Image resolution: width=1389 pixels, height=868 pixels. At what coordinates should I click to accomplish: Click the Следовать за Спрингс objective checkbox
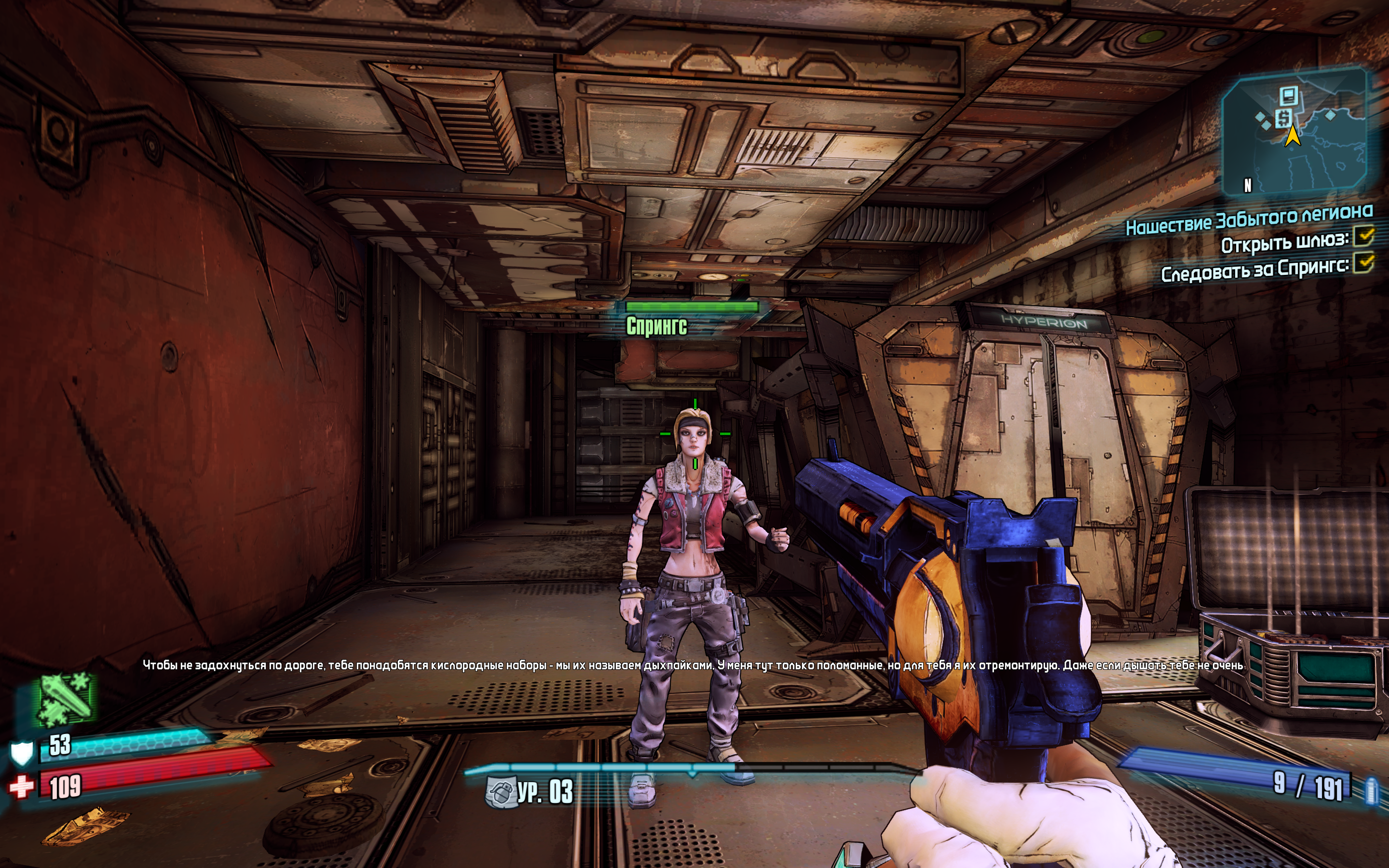pos(1364,263)
